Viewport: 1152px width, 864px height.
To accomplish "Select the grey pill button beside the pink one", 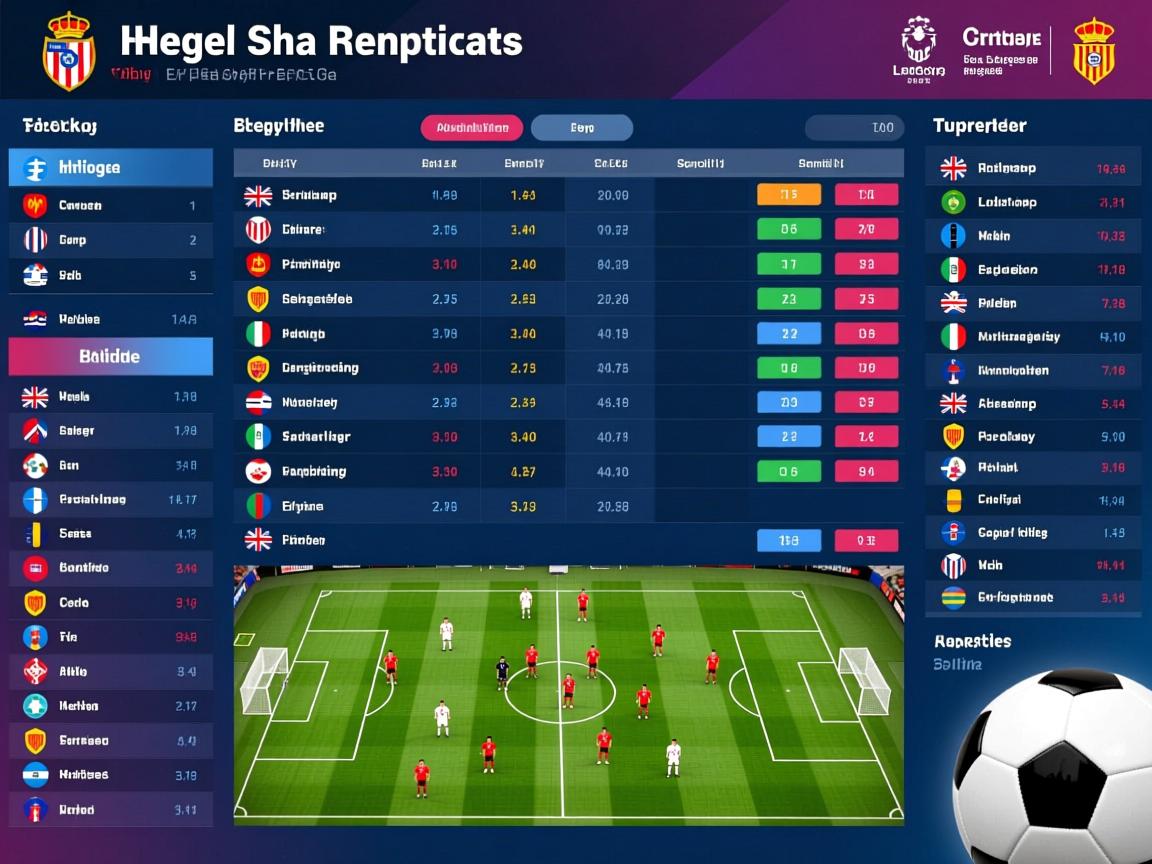I will click(x=581, y=128).
